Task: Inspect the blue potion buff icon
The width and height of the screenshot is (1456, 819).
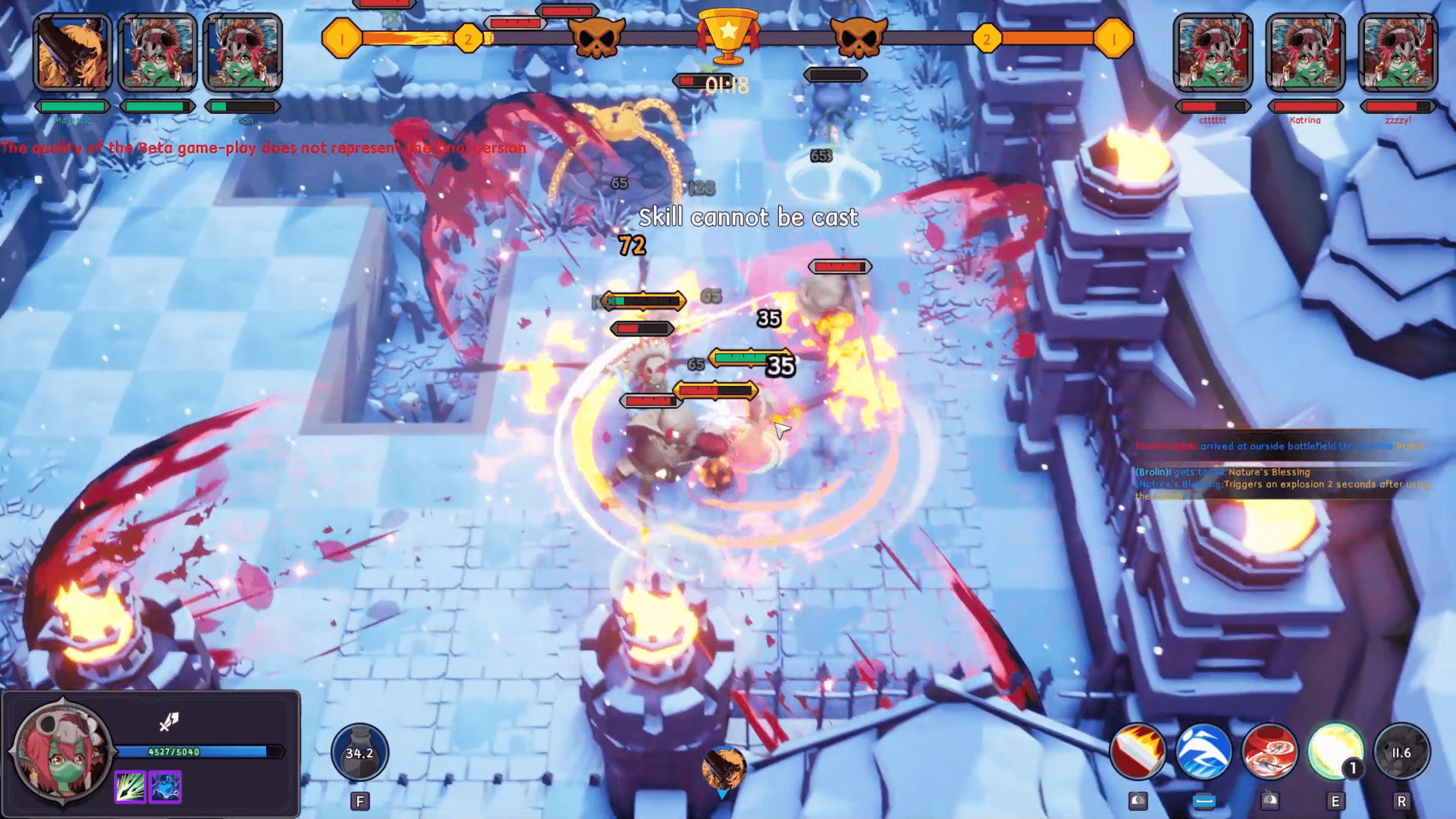Action: (x=166, y=787)
